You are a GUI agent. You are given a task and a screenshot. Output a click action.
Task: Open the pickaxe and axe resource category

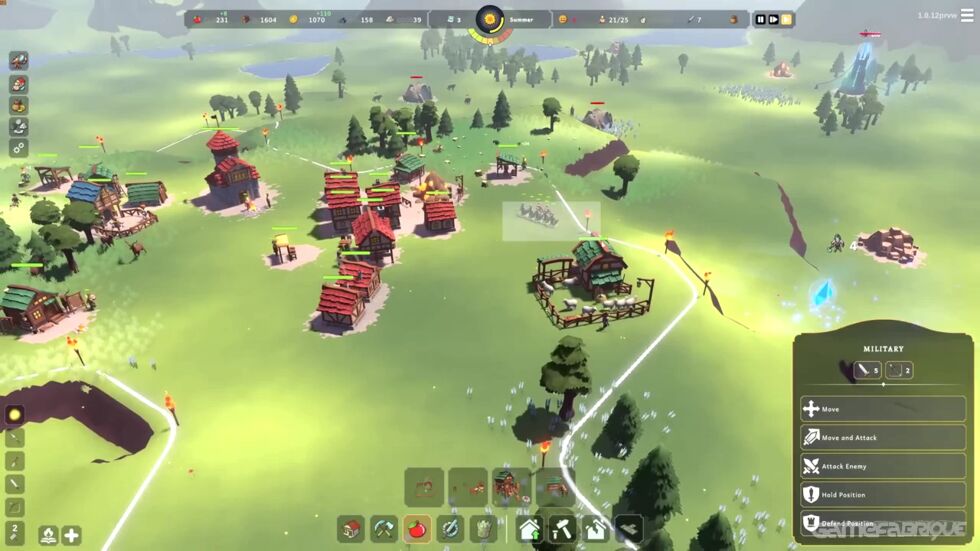385,528
